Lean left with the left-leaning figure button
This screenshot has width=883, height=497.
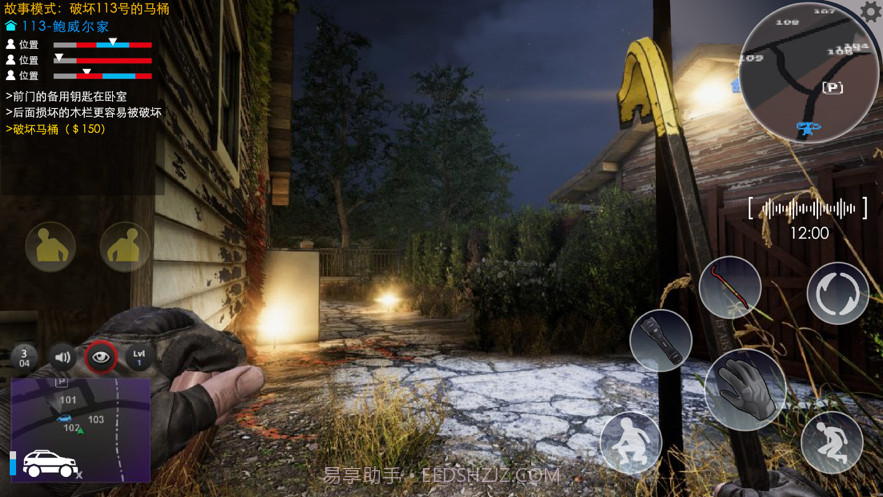(x=50, y=246)
